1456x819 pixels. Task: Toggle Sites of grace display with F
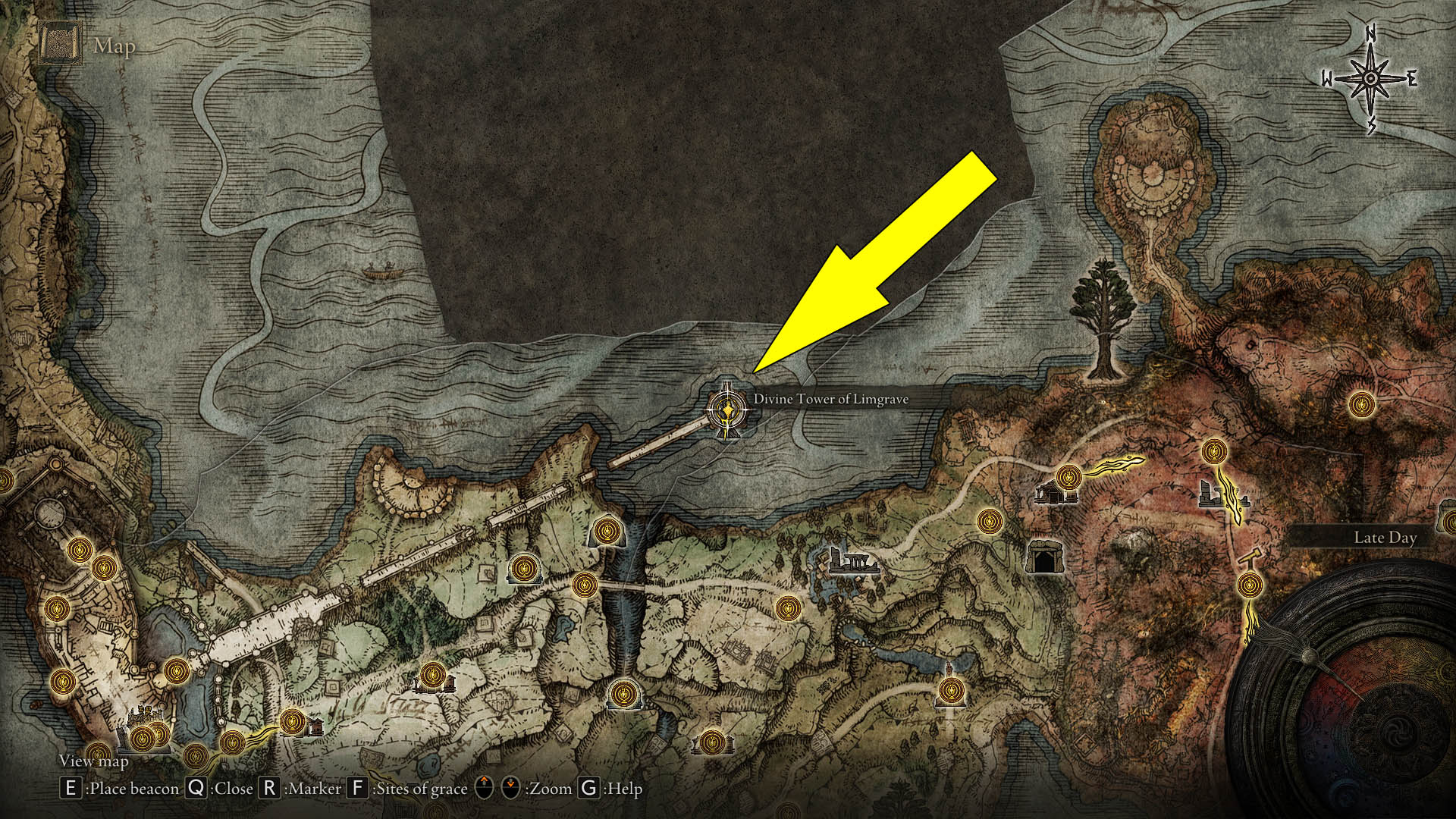coord(358,789)
